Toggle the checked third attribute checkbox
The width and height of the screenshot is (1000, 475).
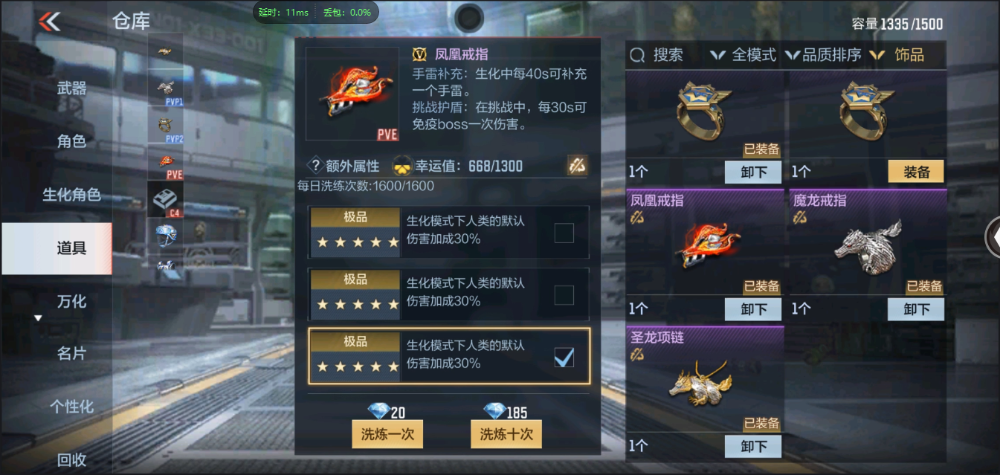tap(564, 356)
